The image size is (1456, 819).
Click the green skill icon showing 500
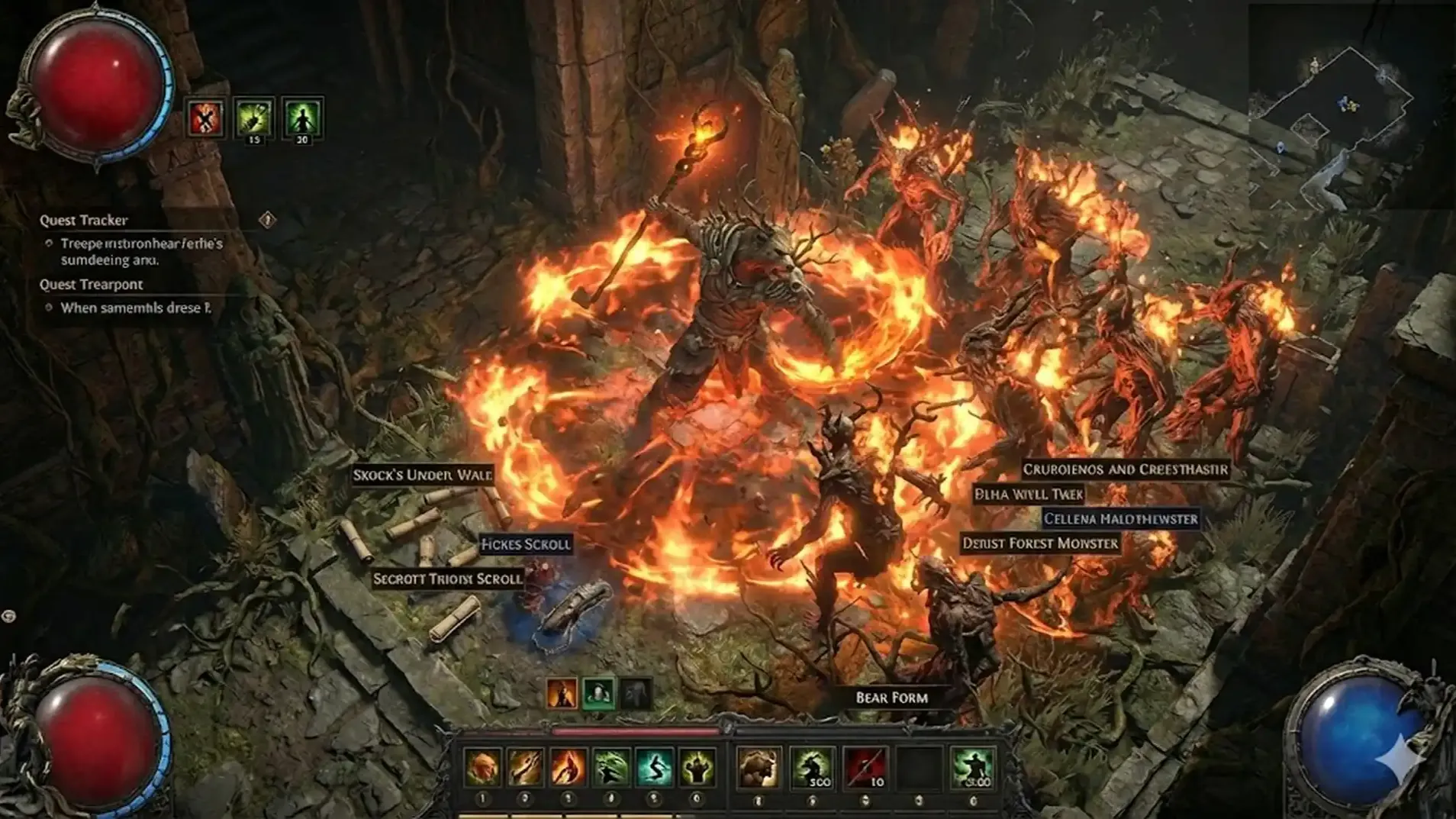(x=812, y=766)
